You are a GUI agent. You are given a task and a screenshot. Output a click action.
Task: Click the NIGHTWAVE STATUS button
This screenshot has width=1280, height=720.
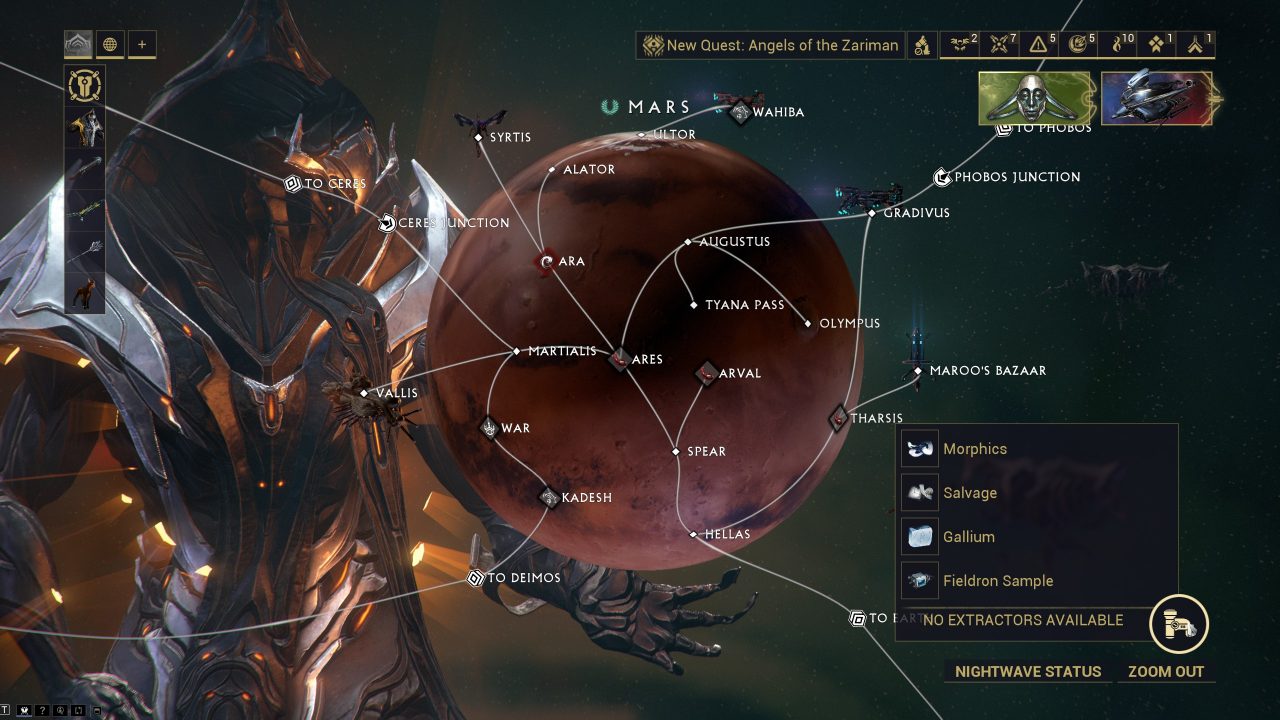[1026, 671]
